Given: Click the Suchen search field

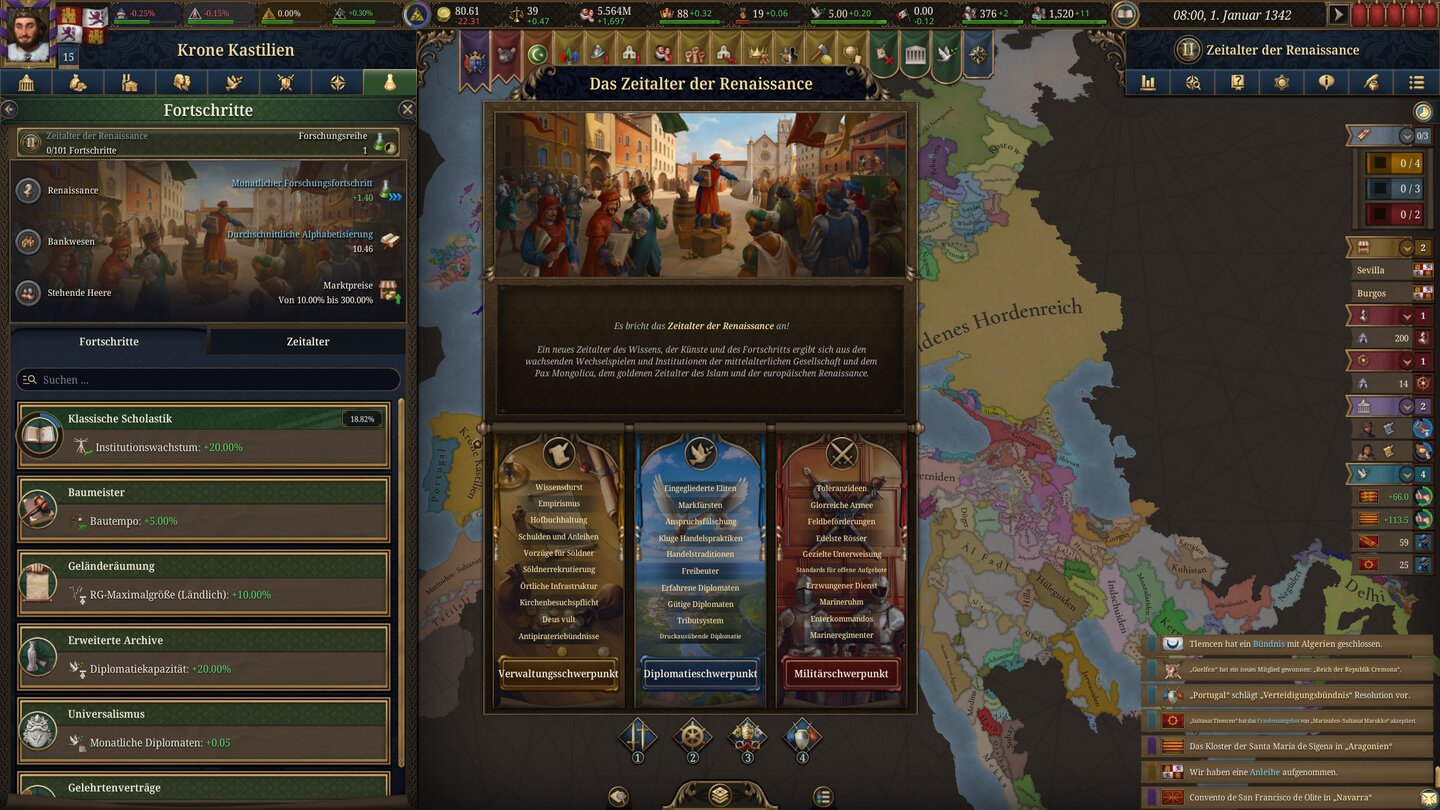Looking at the screenshot, I should click(x=207, y=379).
